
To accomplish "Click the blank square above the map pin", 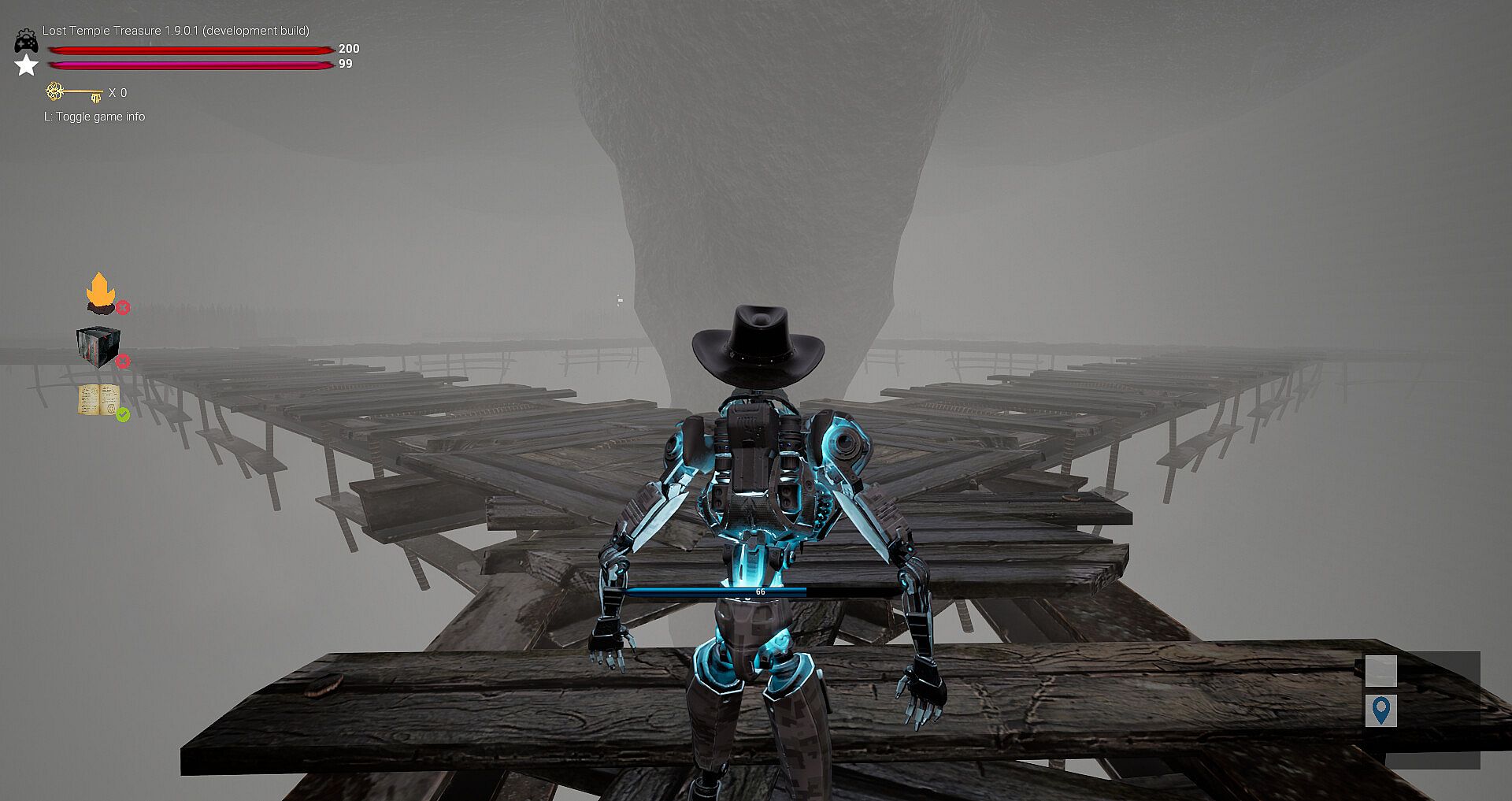I will coord(1380,671).
